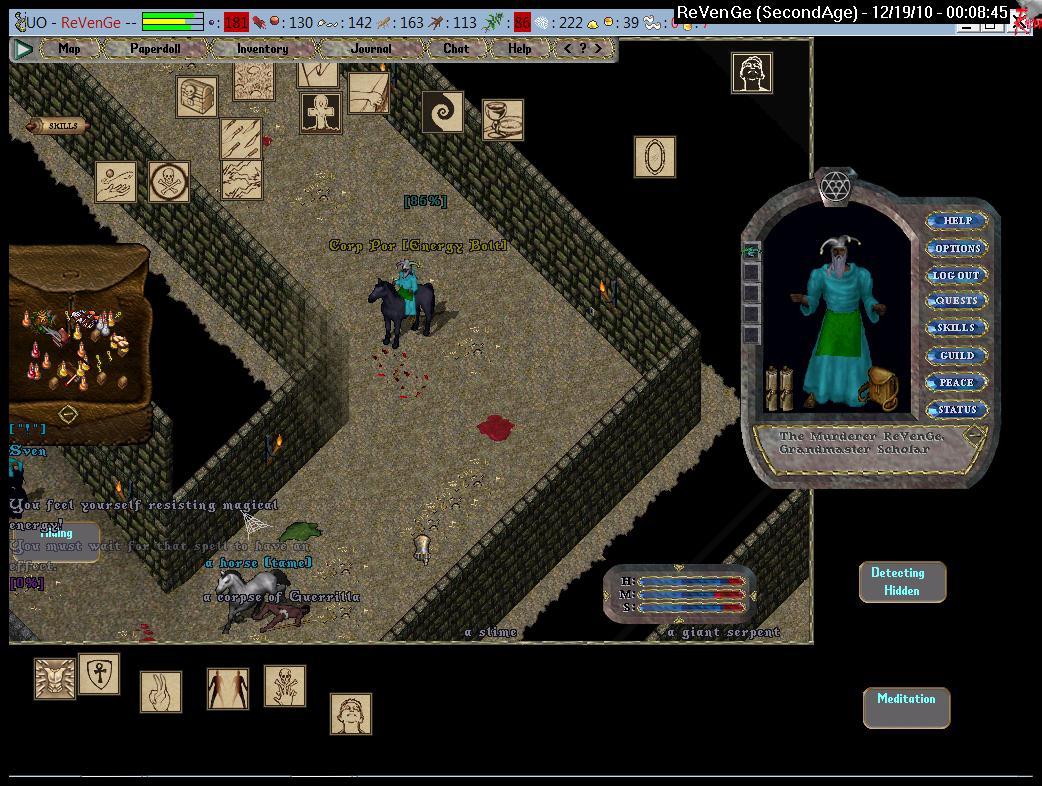The image size is (1042, 786).
Task: Open the Journal from the menu bar
Action: tap(371, 48)
